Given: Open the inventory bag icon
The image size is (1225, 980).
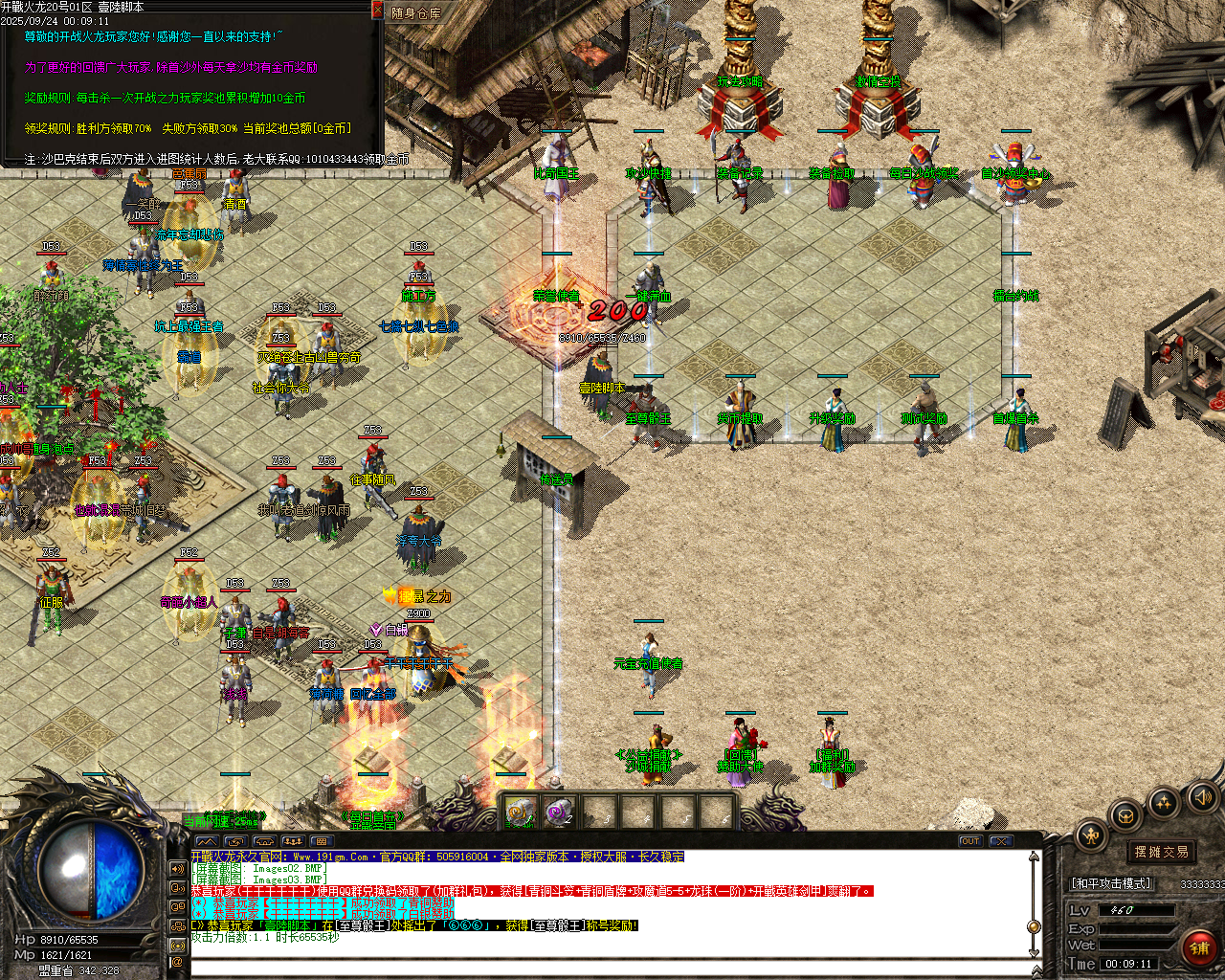Looking at the screenshot, I should click(x=1125, y=815).
